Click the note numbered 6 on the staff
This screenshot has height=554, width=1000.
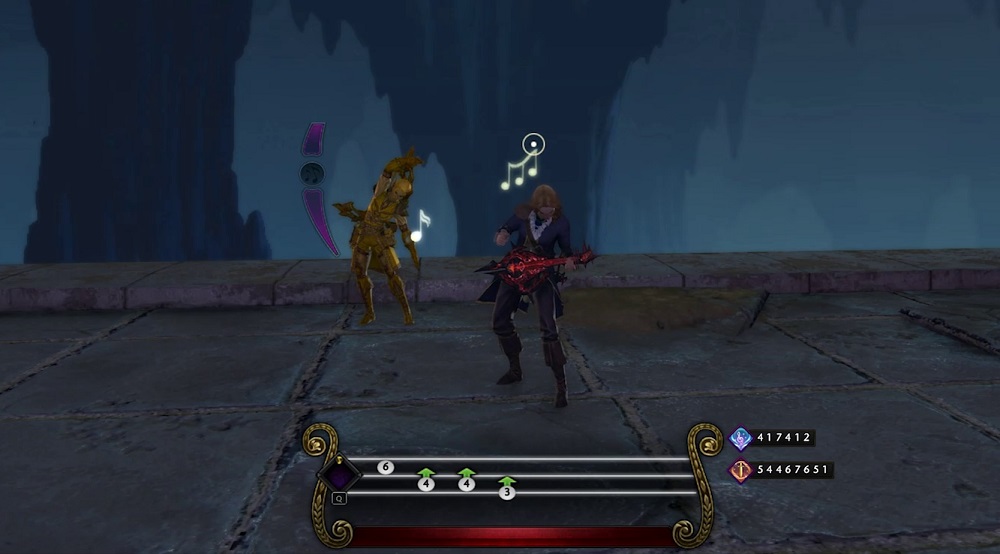point(385,467)
